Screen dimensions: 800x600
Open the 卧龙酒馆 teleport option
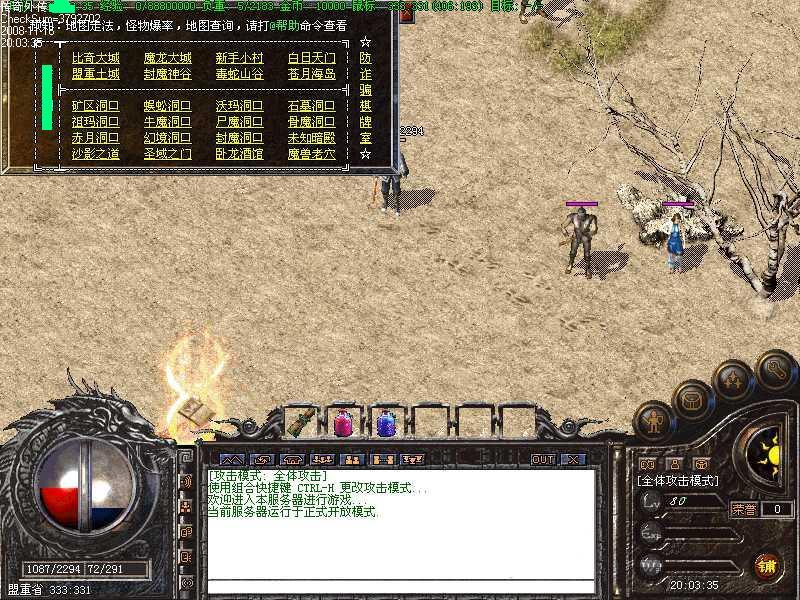pyautogui.click(x=239, y=154)
